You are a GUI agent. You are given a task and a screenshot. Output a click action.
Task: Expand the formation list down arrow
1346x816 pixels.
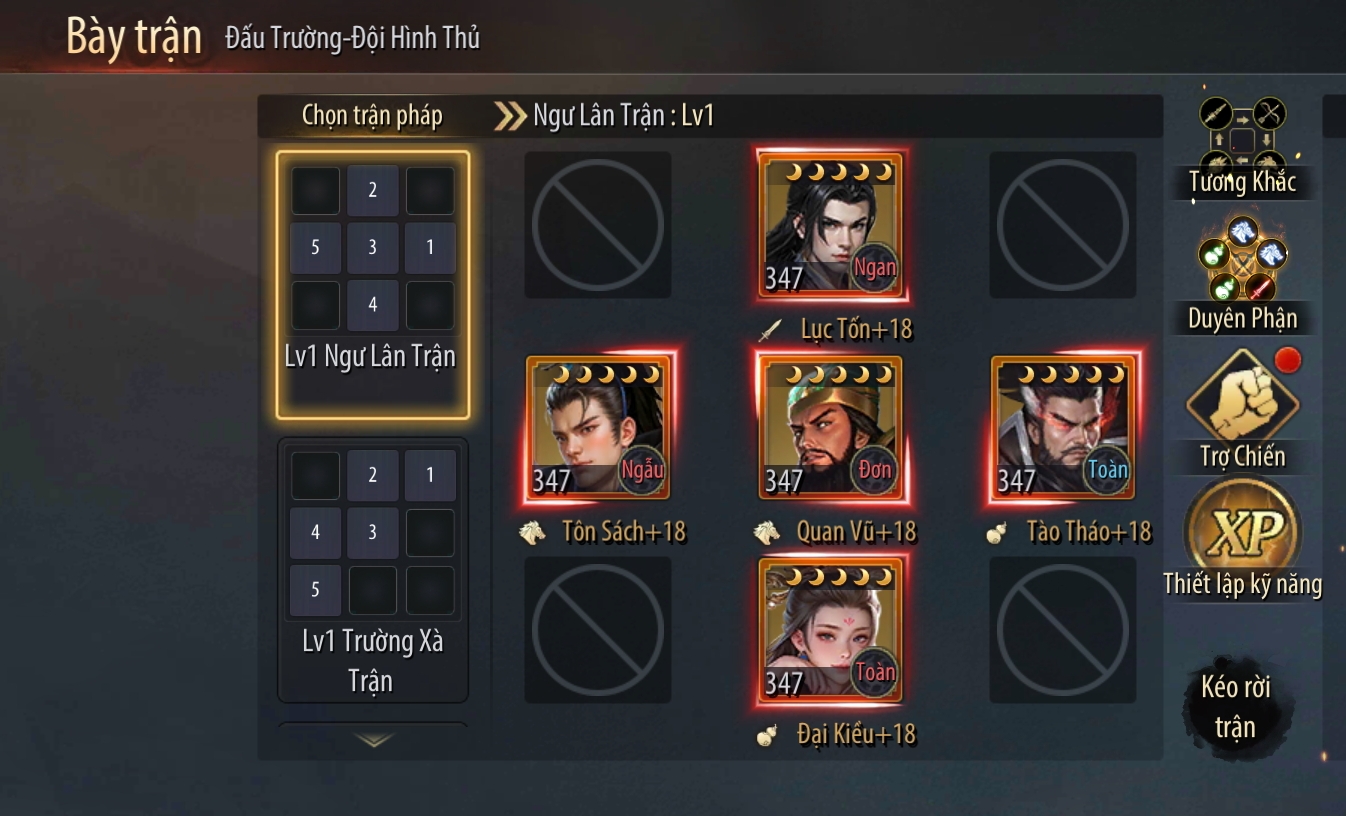[x=373, y=741]
